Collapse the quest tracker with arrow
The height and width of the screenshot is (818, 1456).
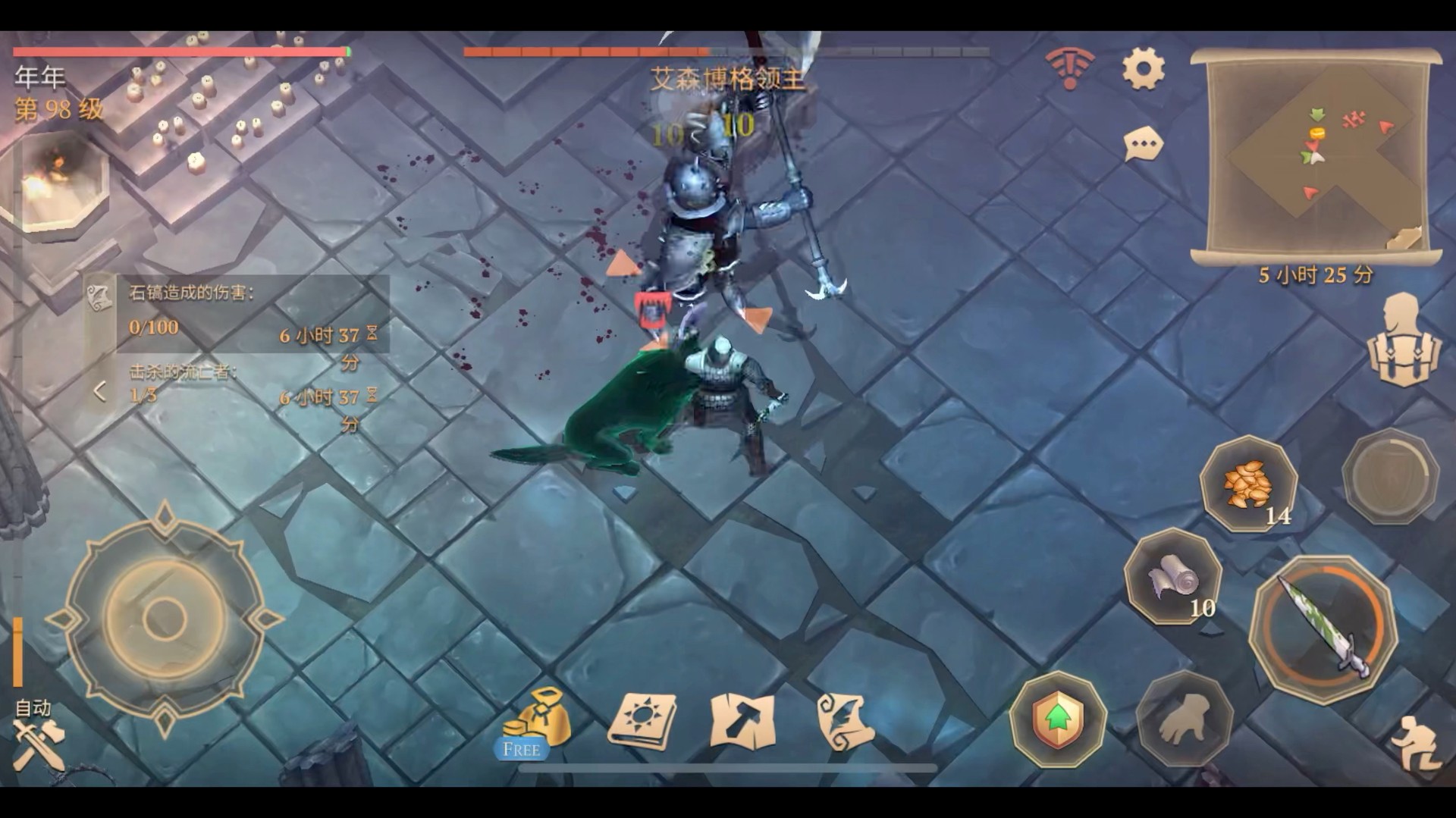point(99,391)
